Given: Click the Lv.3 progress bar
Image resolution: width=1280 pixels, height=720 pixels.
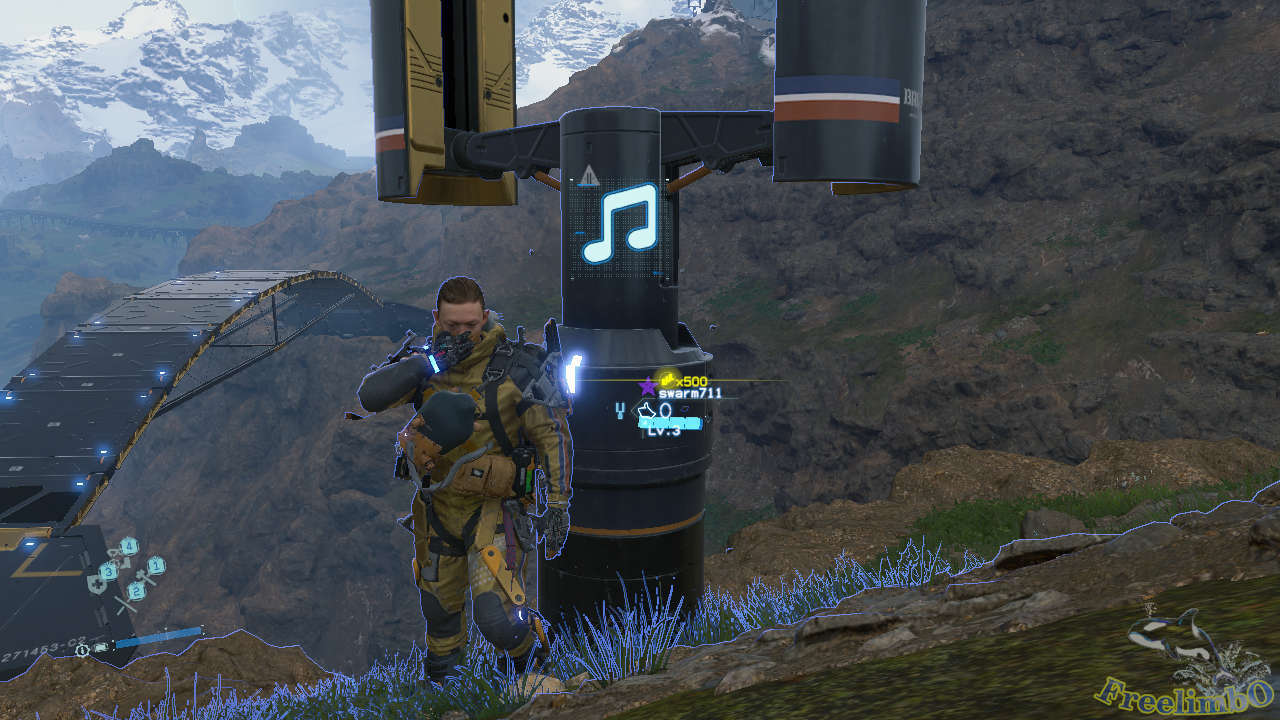Looking at the screenshot, I should [669, 423].
